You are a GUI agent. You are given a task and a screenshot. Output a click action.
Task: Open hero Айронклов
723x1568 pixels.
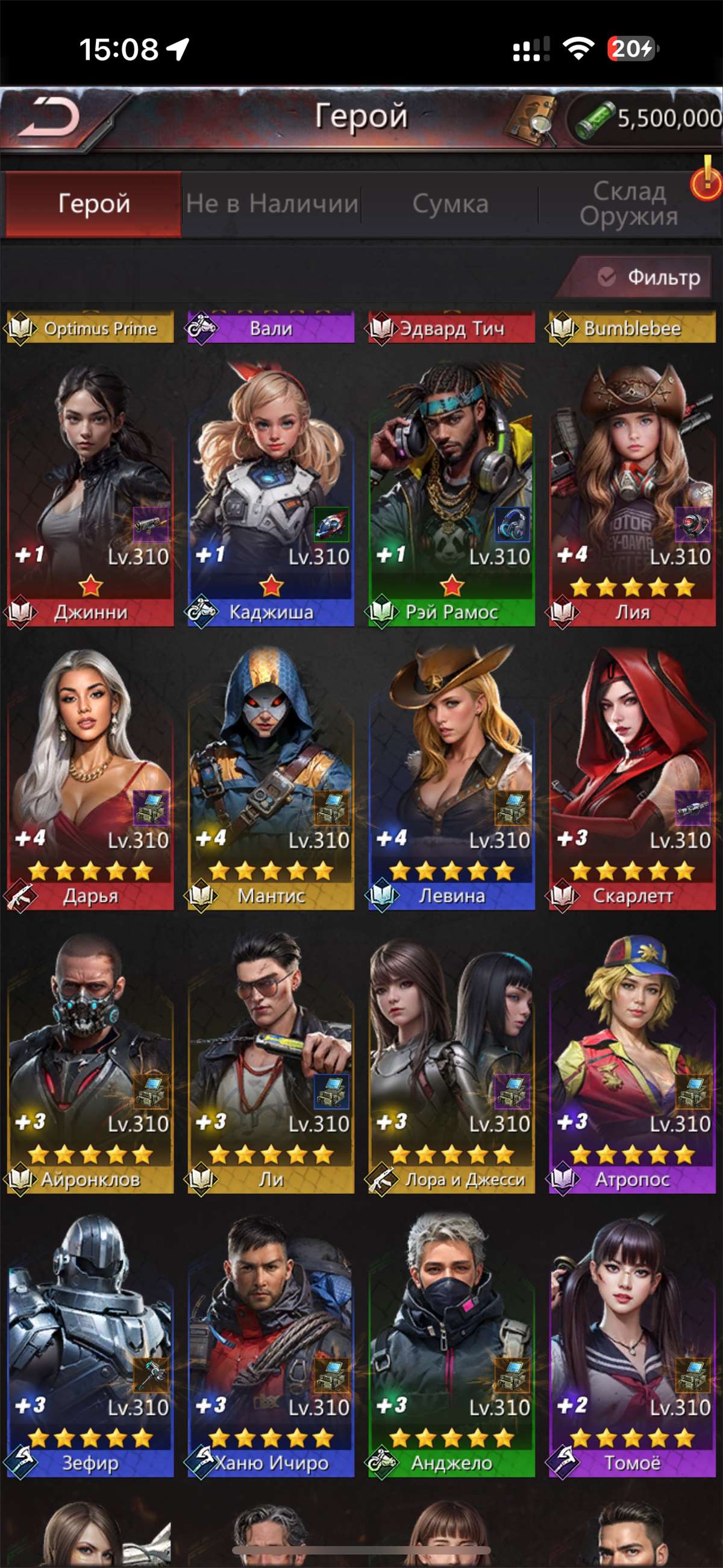(90, 1061)
